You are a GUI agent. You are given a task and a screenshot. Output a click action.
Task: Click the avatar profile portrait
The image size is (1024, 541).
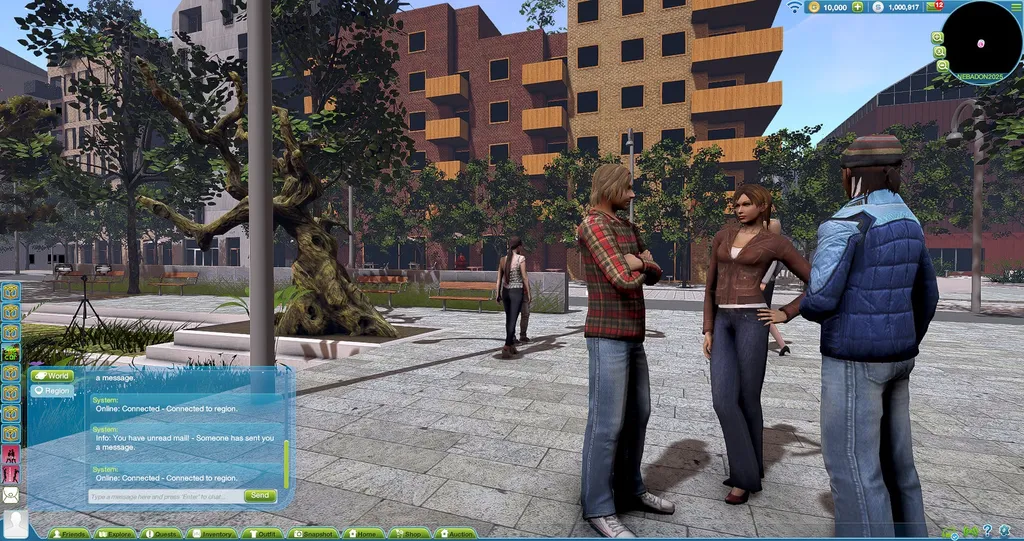coord(15,524)
